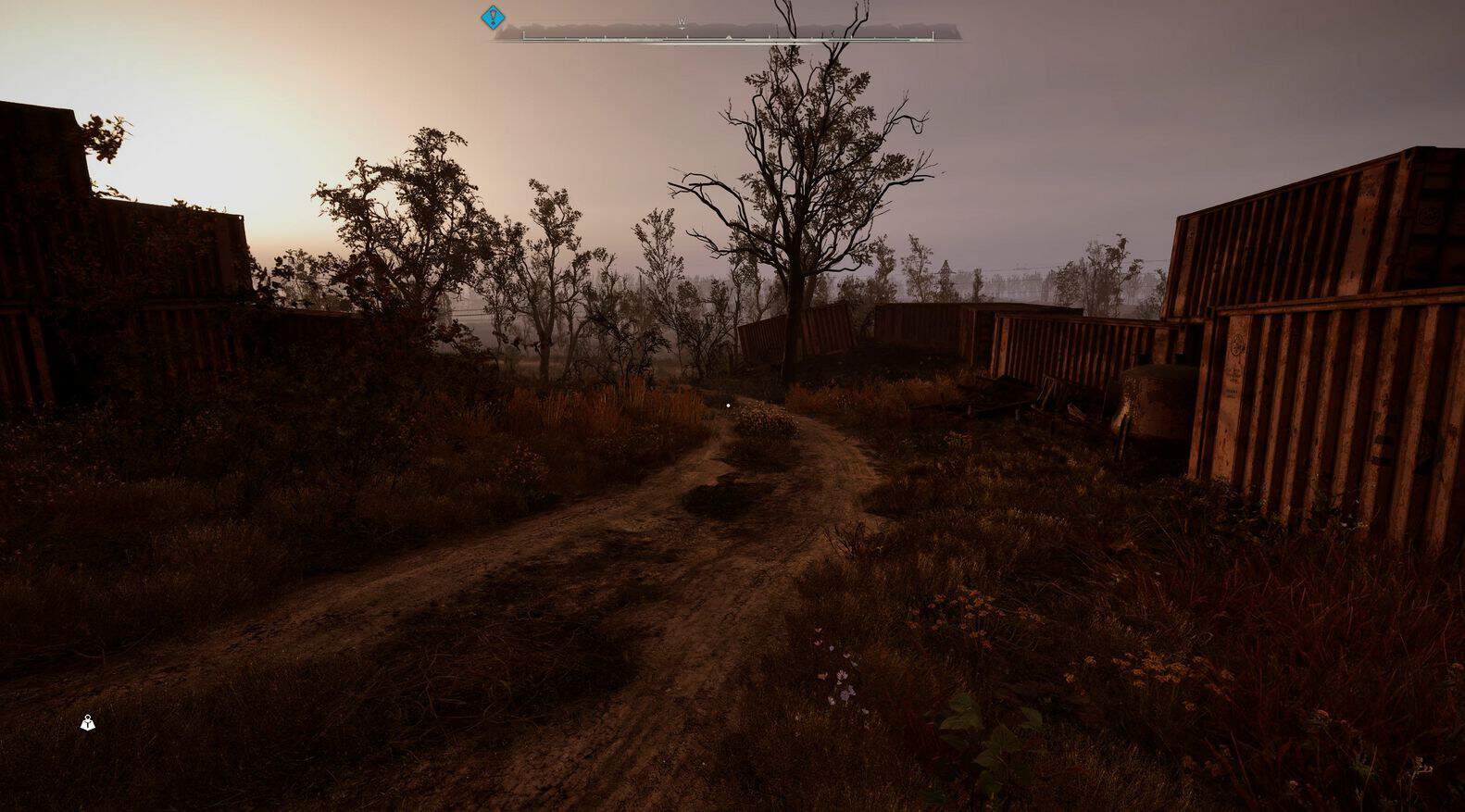
Task: Click the blue diamond quest marker icon
Action: [493, 17]
